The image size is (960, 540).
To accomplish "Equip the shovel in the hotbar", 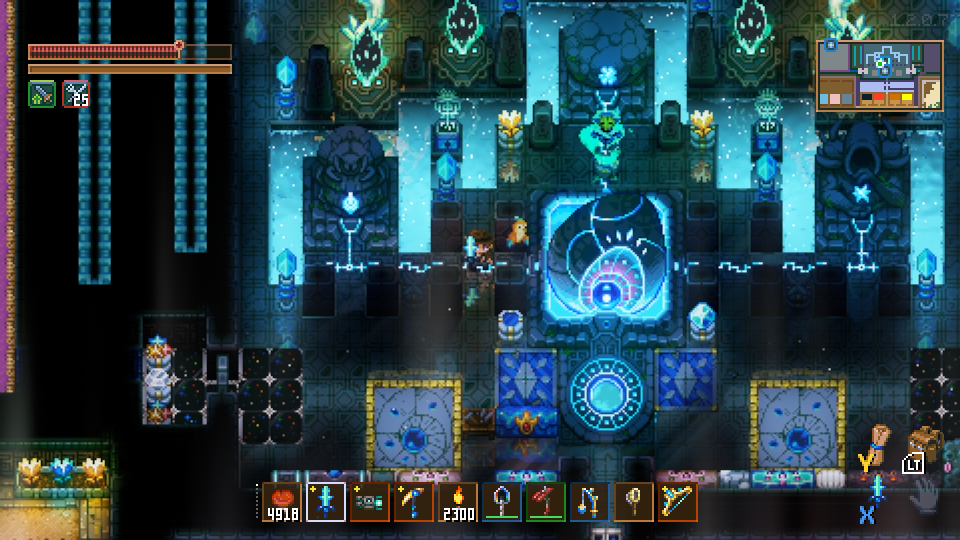I will coord(501,502).
